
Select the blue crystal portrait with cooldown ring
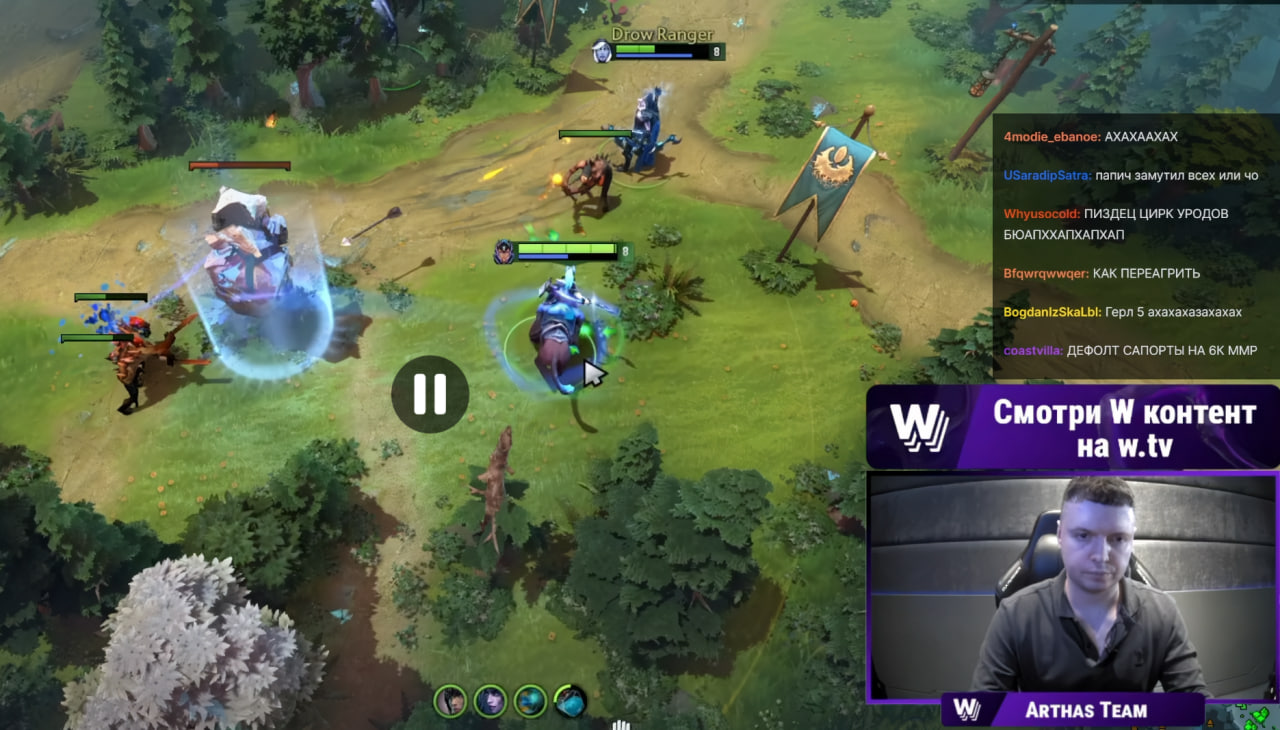[570, 701]
